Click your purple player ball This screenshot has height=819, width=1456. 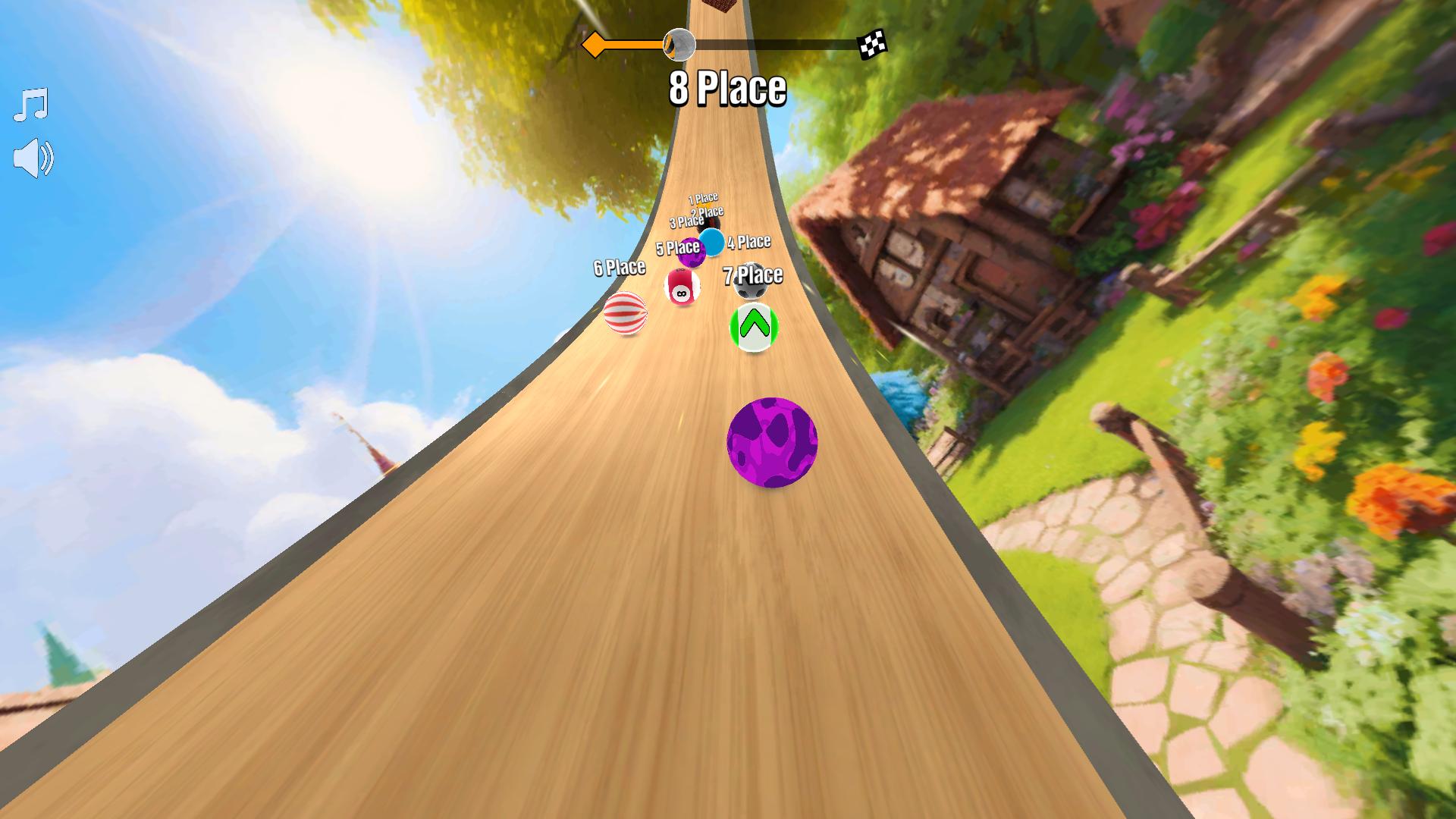(771, 441)
